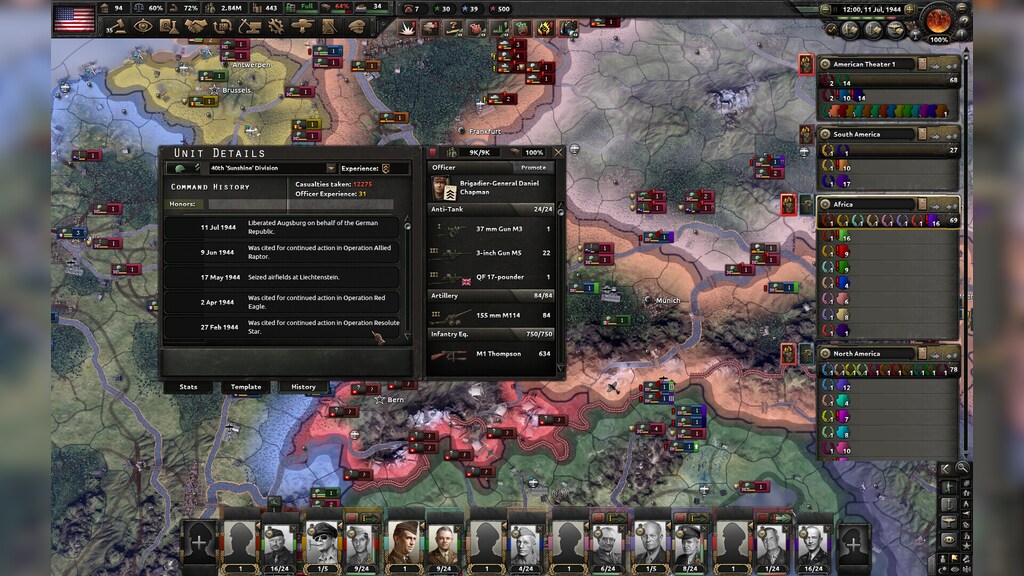This screenshot has height=576, width=1024.
Task: Add a new army with the plus slot
Action: pyautogui.click(x=199, y=543)
